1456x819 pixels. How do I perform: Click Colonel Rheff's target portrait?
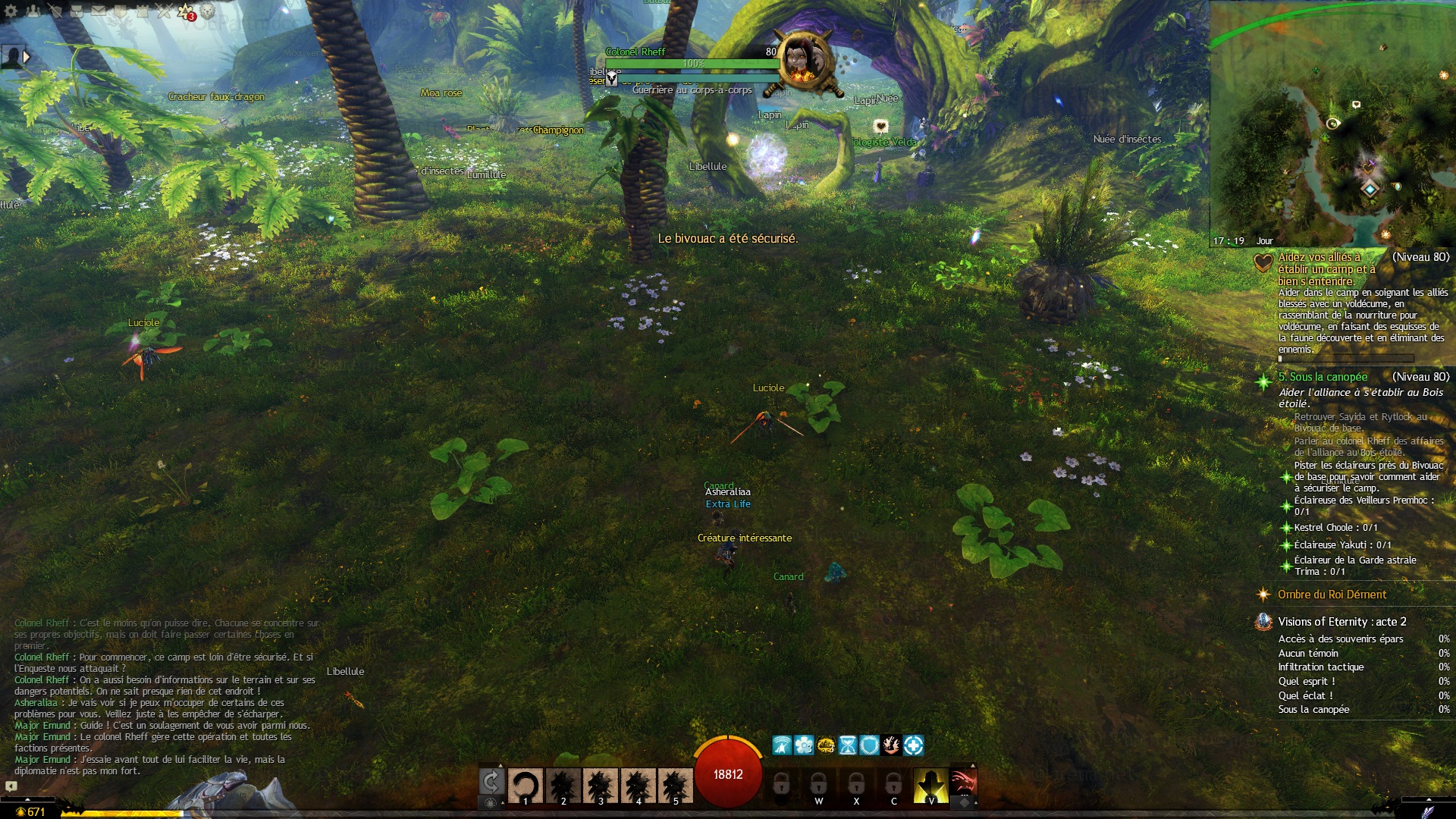click(x=804, y=62)
